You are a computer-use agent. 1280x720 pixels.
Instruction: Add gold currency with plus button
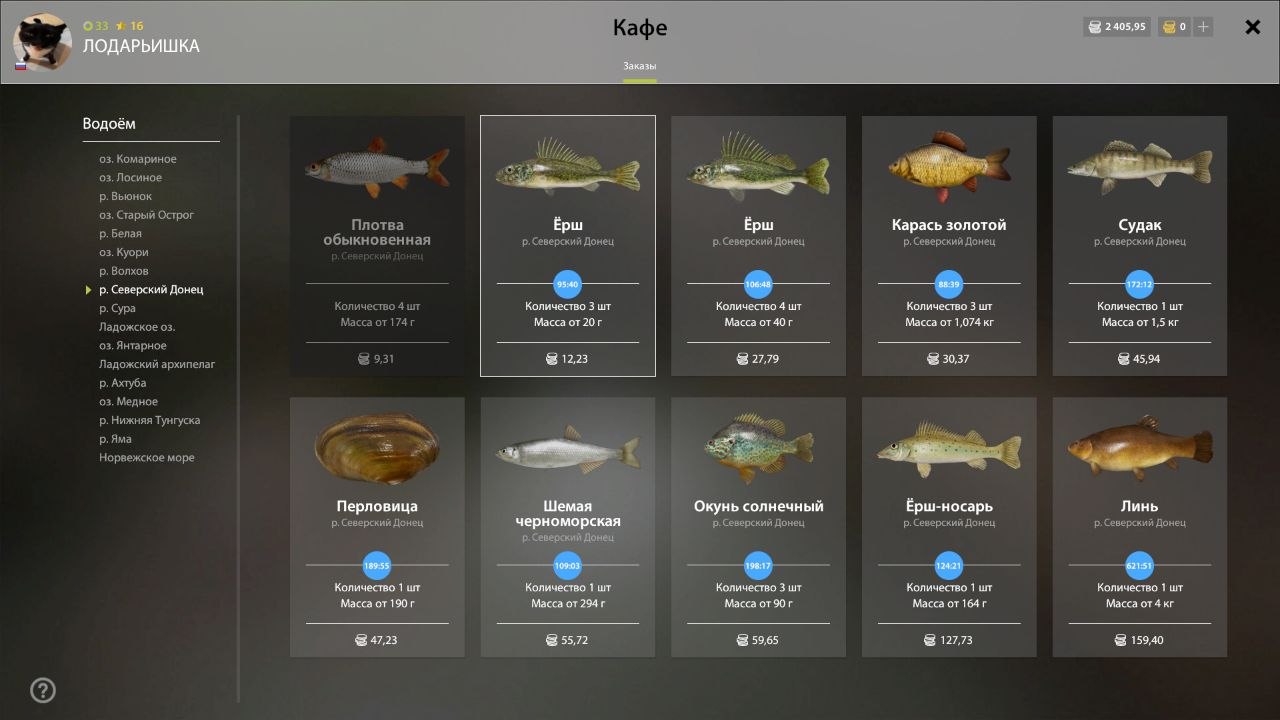pos(1203,27)
